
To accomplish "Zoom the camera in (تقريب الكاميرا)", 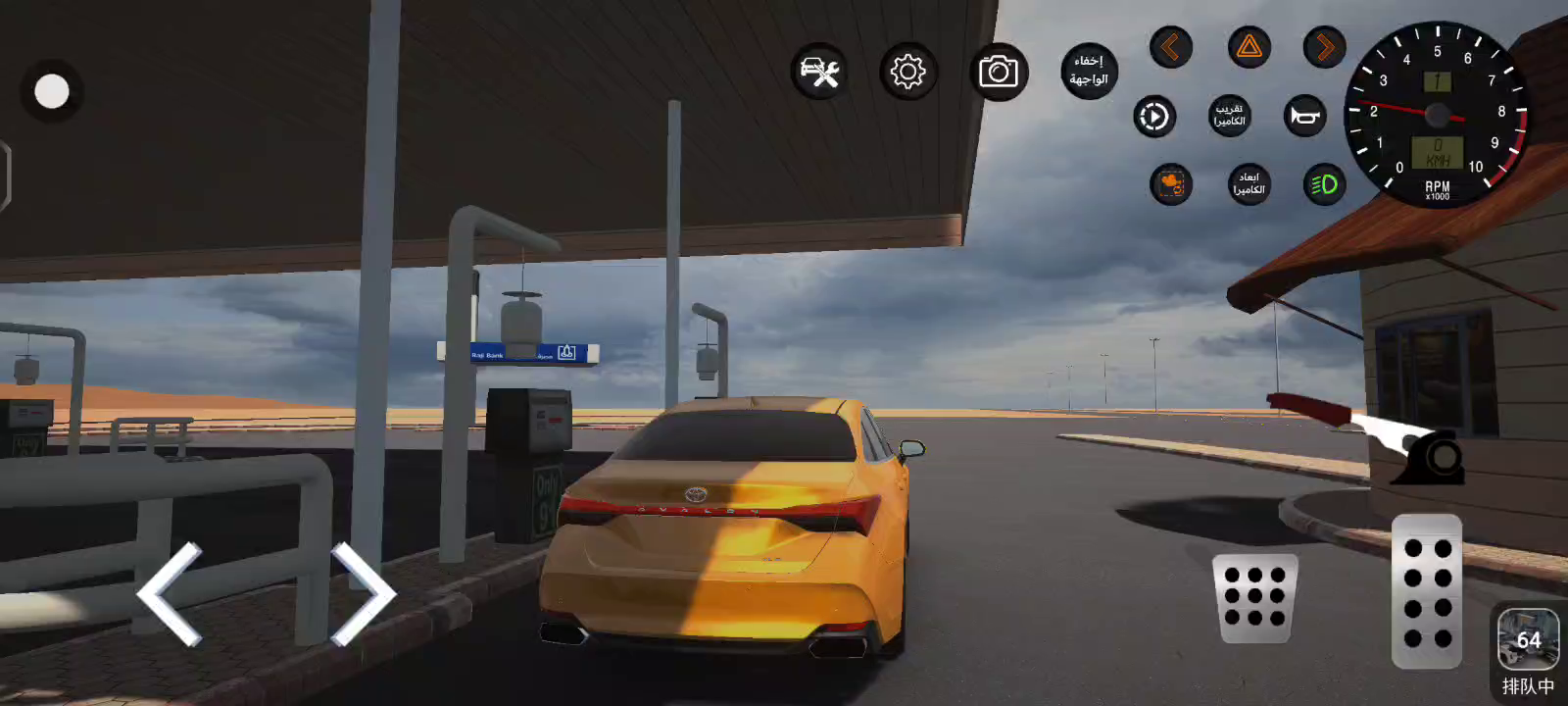I will pos(1229,116).
